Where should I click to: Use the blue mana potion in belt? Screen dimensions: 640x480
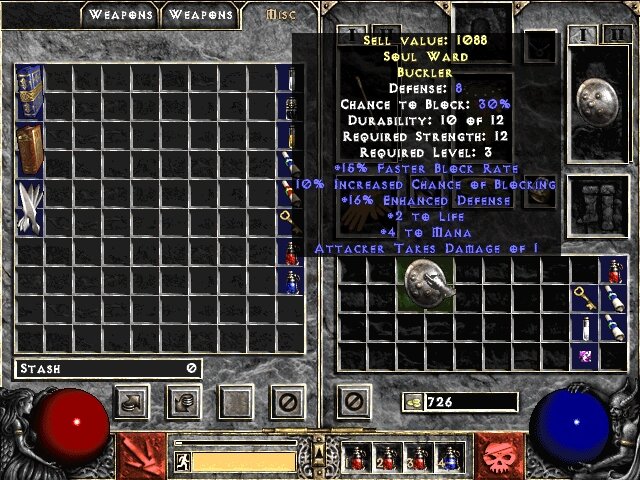[x=452, y=457]
